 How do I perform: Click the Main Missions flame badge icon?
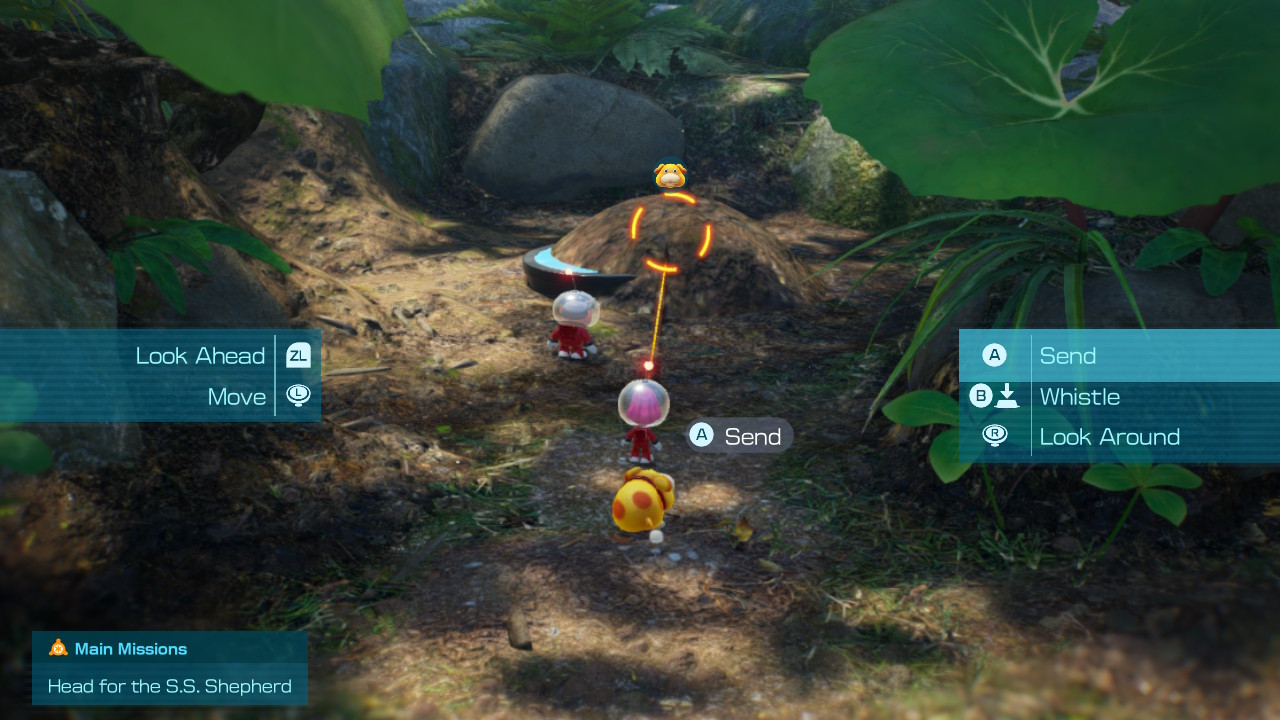click(57, 648)
